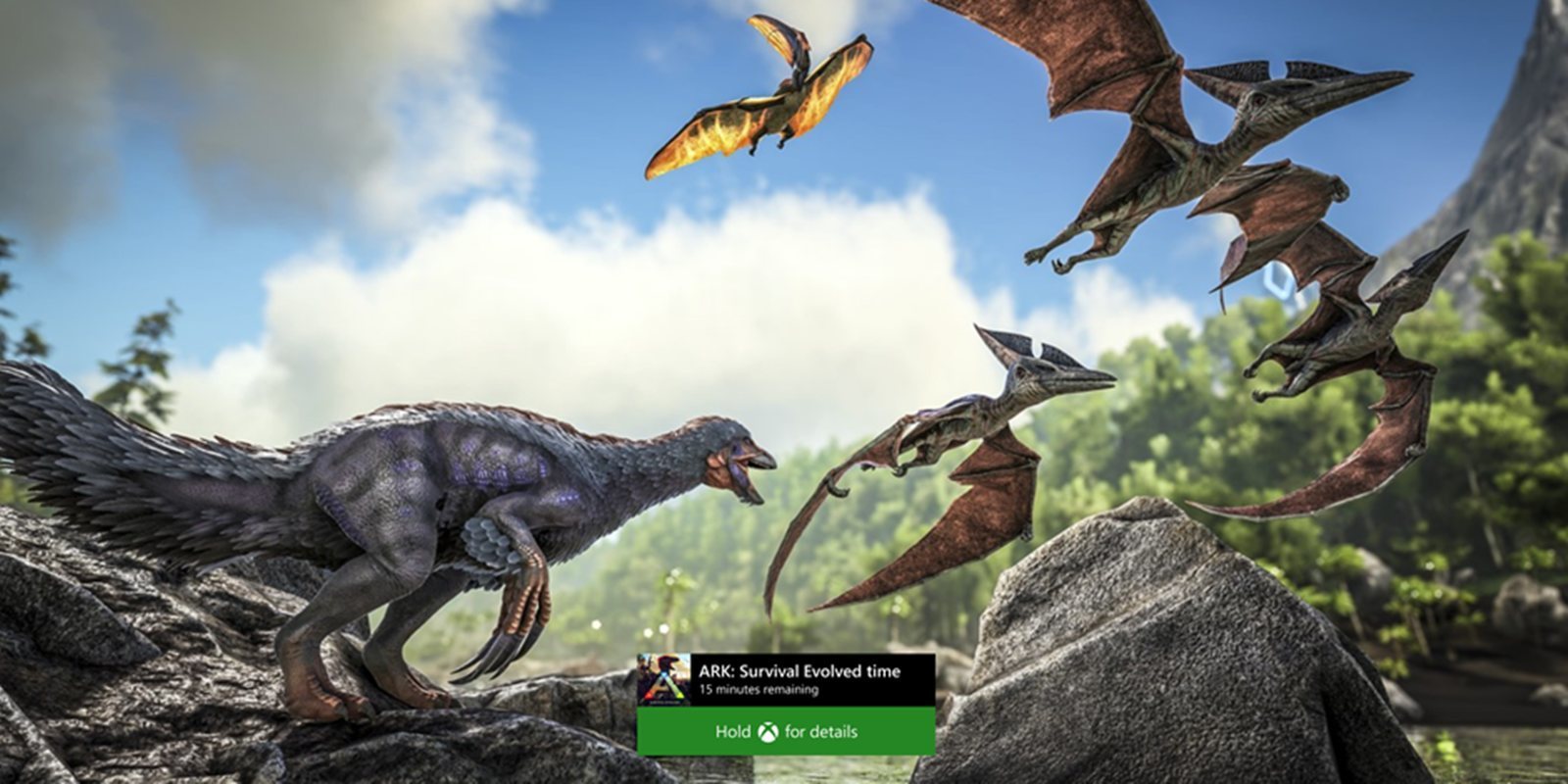Click the for details label
The image size is (1568, 784).
point(821,731)
